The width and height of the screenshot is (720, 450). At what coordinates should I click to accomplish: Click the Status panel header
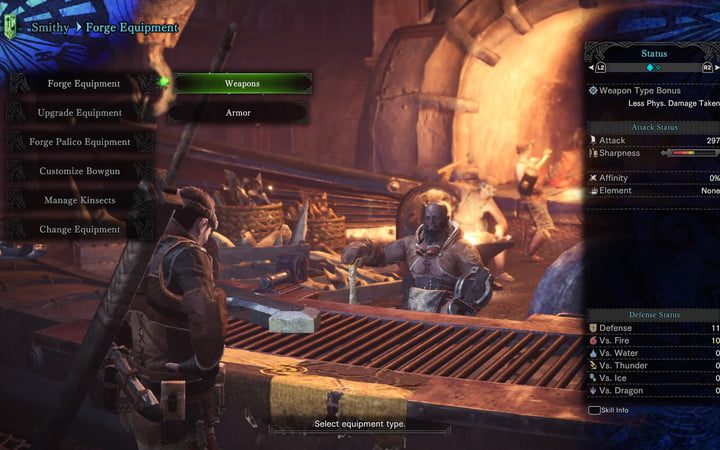[655, 52]
